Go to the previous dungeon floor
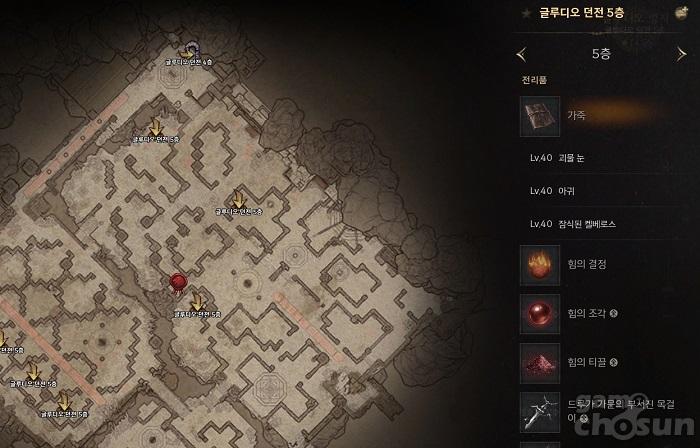700x448 pixels. coord(520,54)
